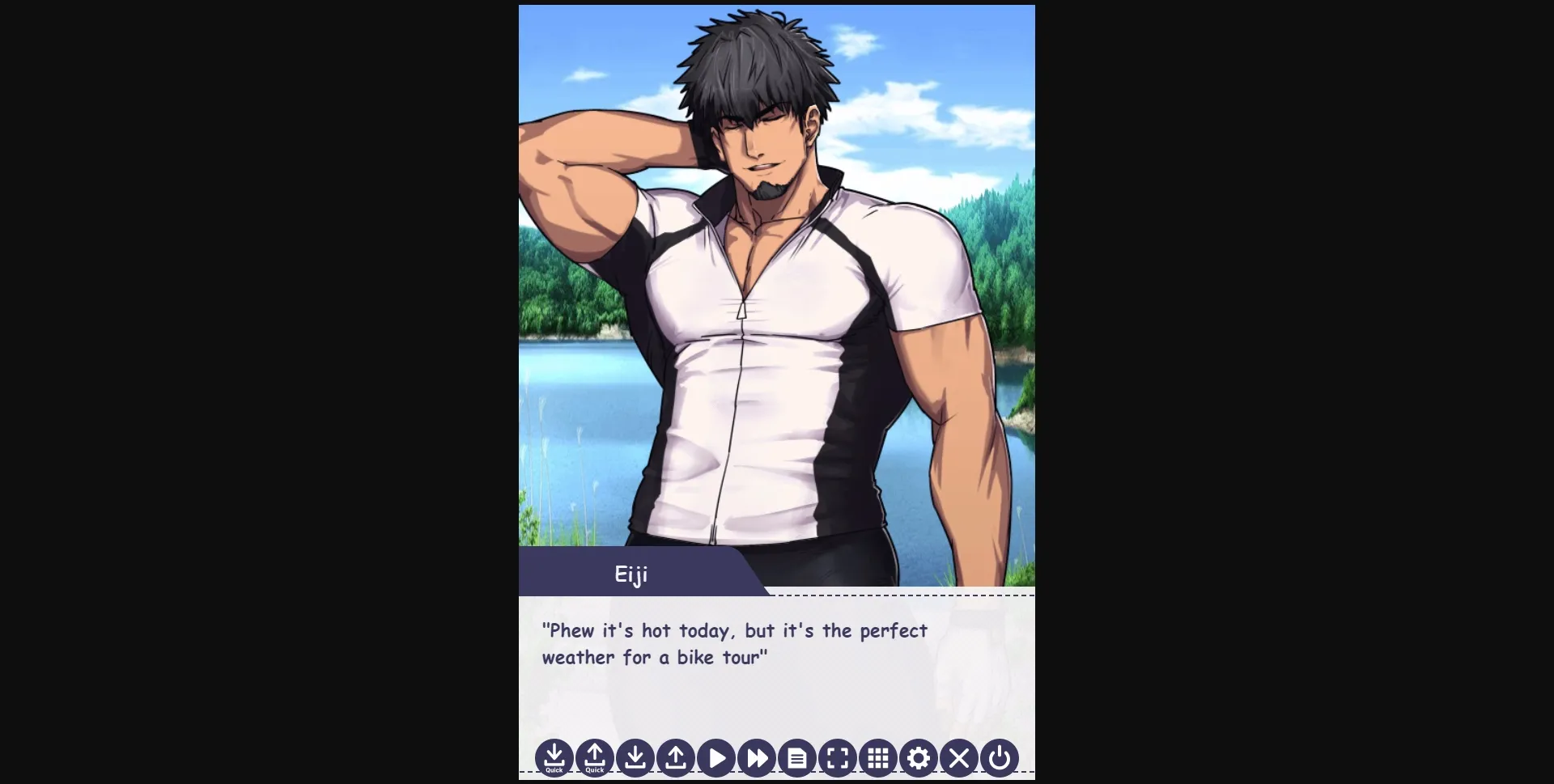Activate skip mode with fast-forward icon
Image resolution: width=1554 pixels, height=784 pixels.
coord(757,758)
